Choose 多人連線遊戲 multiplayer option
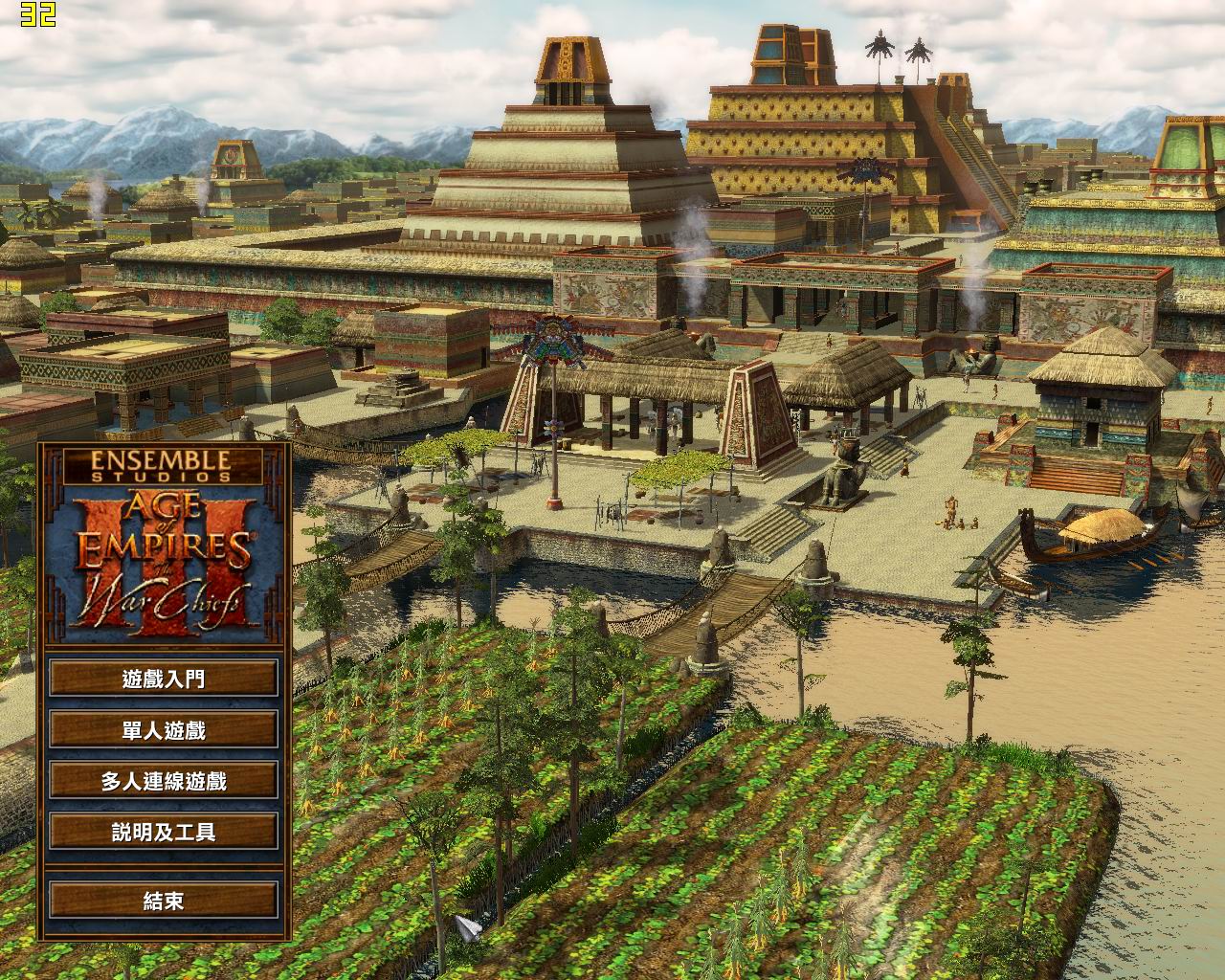Screen dimensions: 1225x980 pyautogui.click(x=164, y=781)
